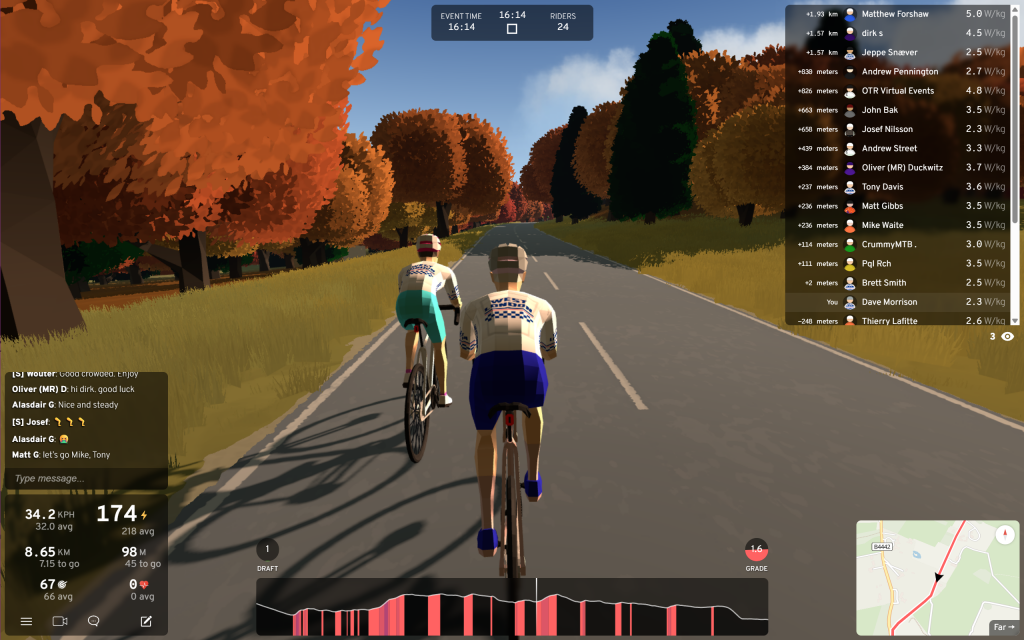Open the edit pencil icon in stats panel
The width and height of the screenshot is (1024, 640).
[146, 621]
